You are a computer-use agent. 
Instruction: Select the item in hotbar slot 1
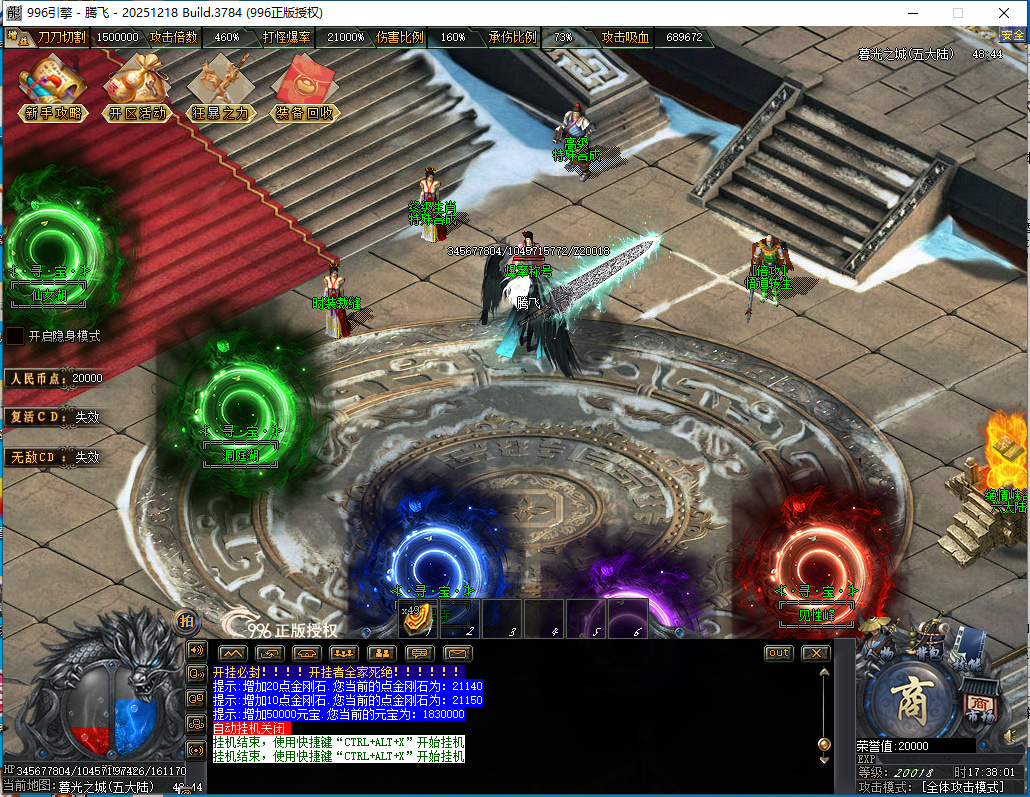point(417,619)
